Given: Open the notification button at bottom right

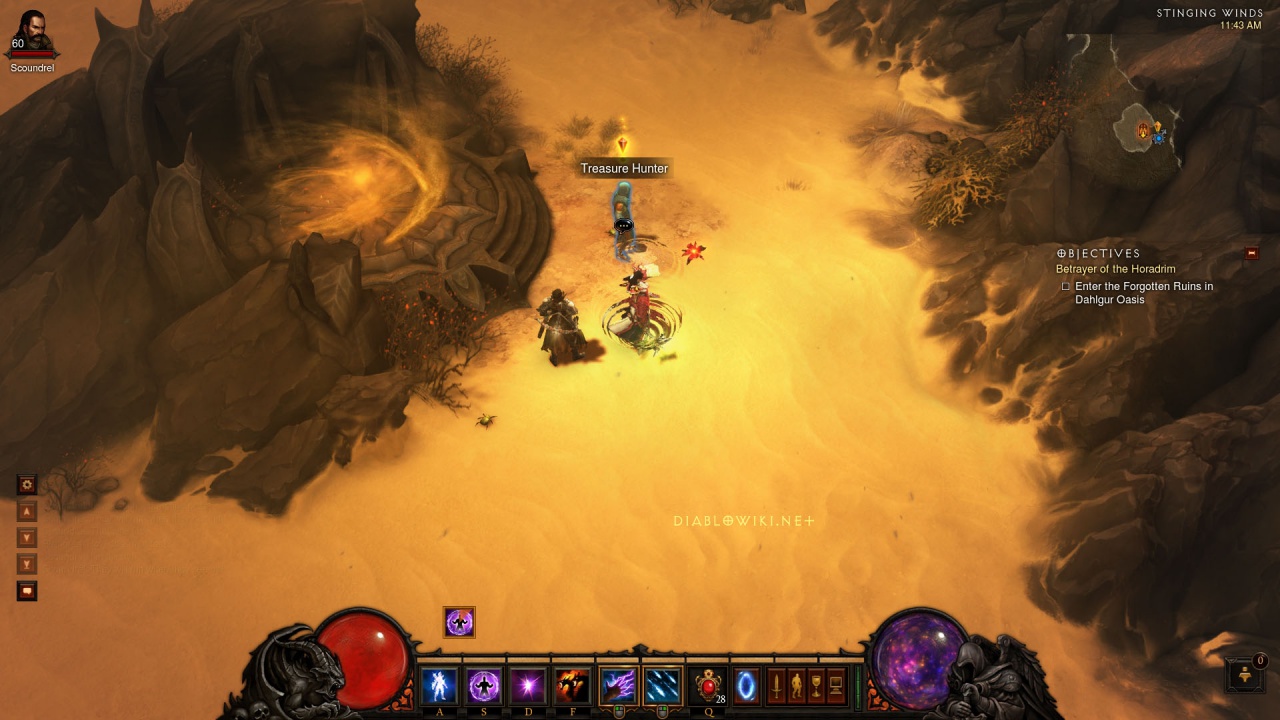Looking at the screenshot, I should point(1246,675).
